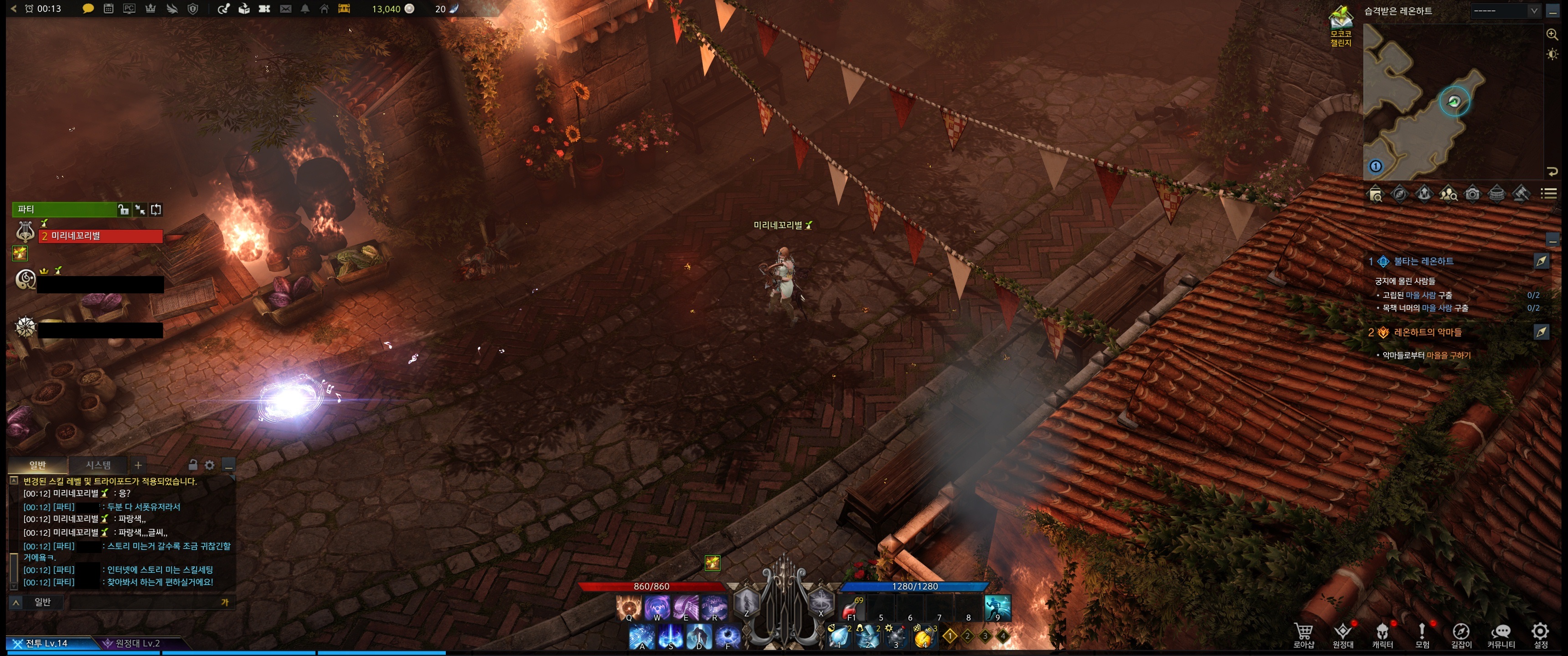Image resolution: width=1568 pixels, height=656 pixels.
Task: Open the 모험 adventure menu
Action: [1422, 635]
